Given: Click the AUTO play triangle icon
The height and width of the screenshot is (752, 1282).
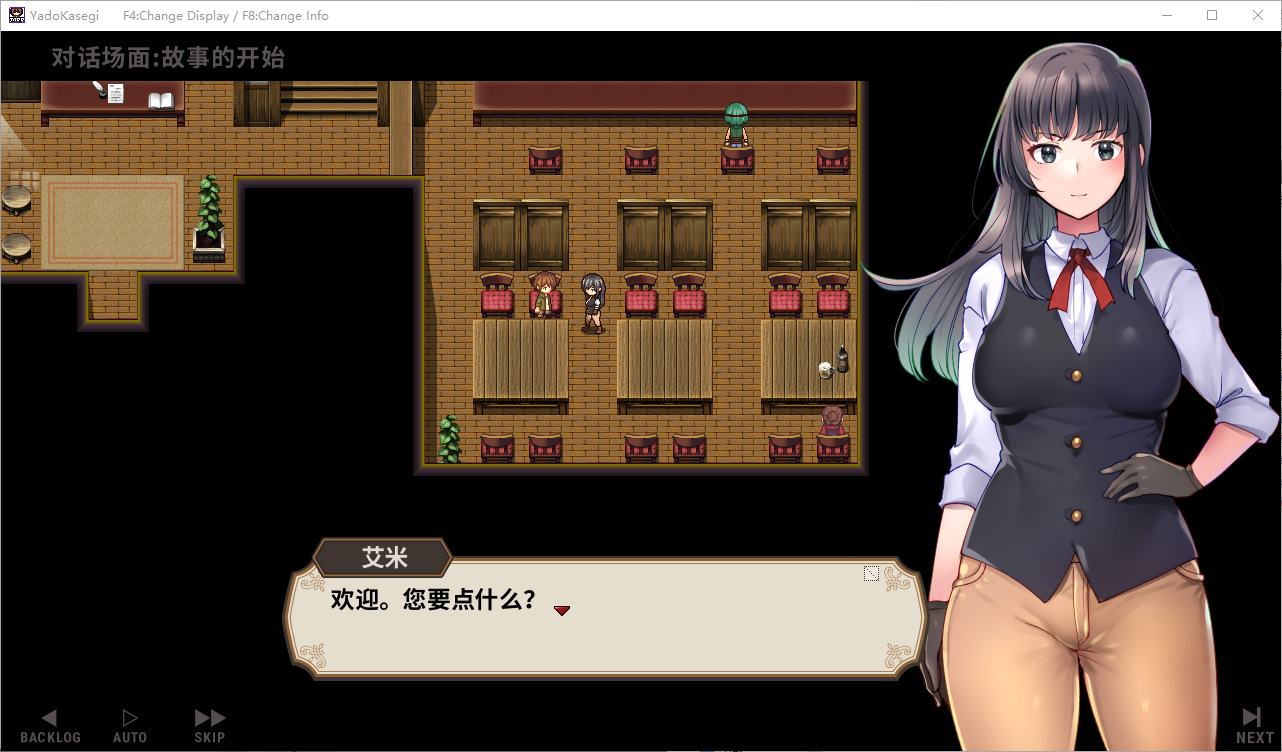Looking at the screenshot, I should pos(129,715).
